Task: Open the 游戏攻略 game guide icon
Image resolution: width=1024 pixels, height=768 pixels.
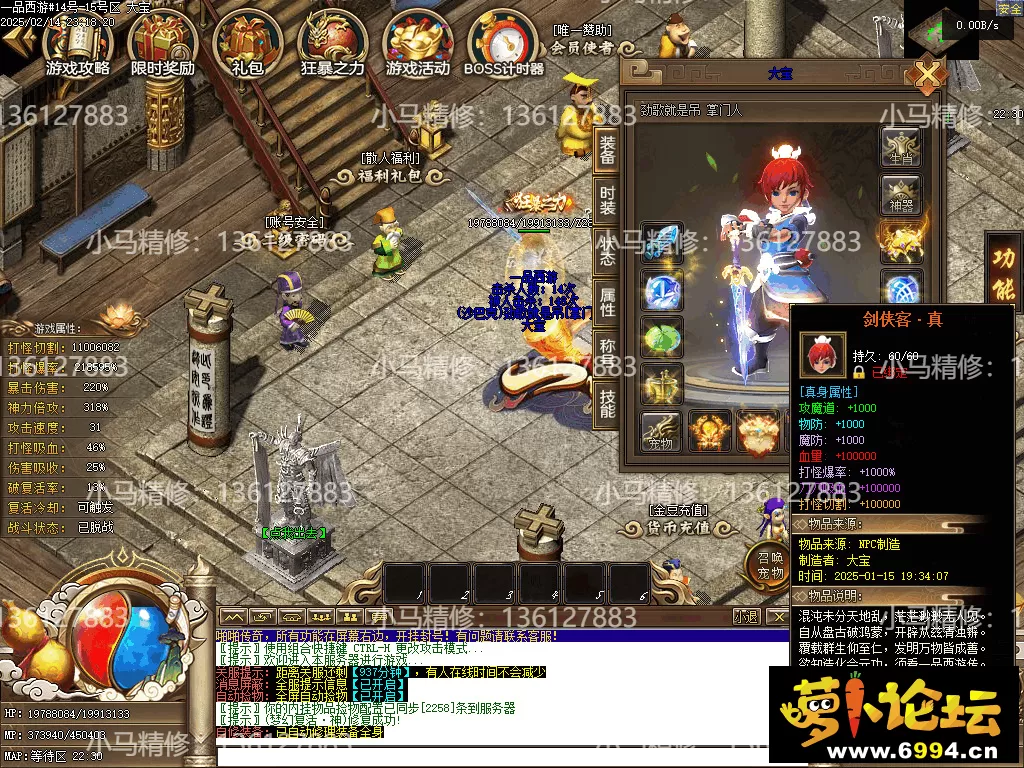Action: point(78,45)
